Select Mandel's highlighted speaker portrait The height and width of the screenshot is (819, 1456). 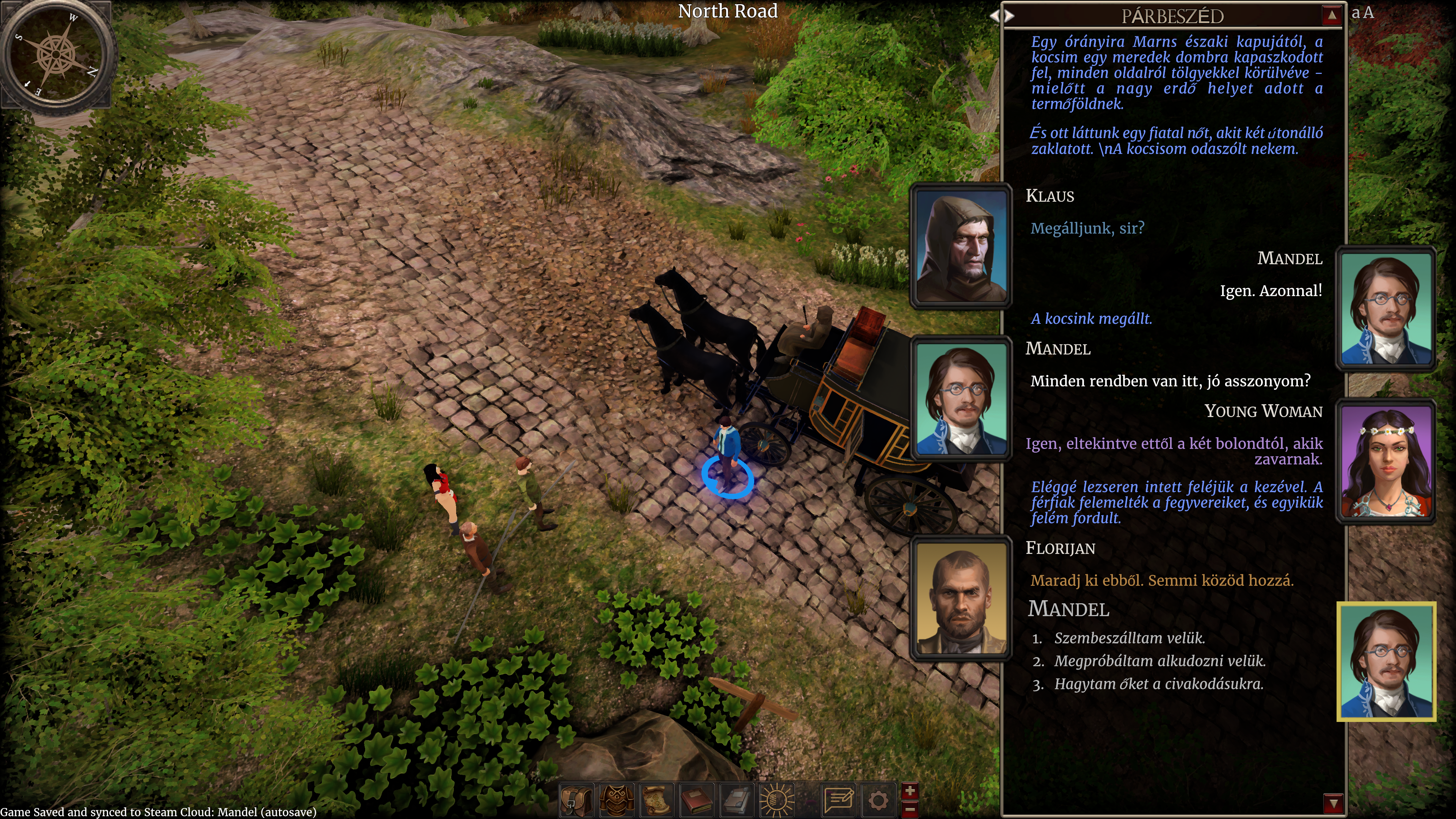point(1386,661)
